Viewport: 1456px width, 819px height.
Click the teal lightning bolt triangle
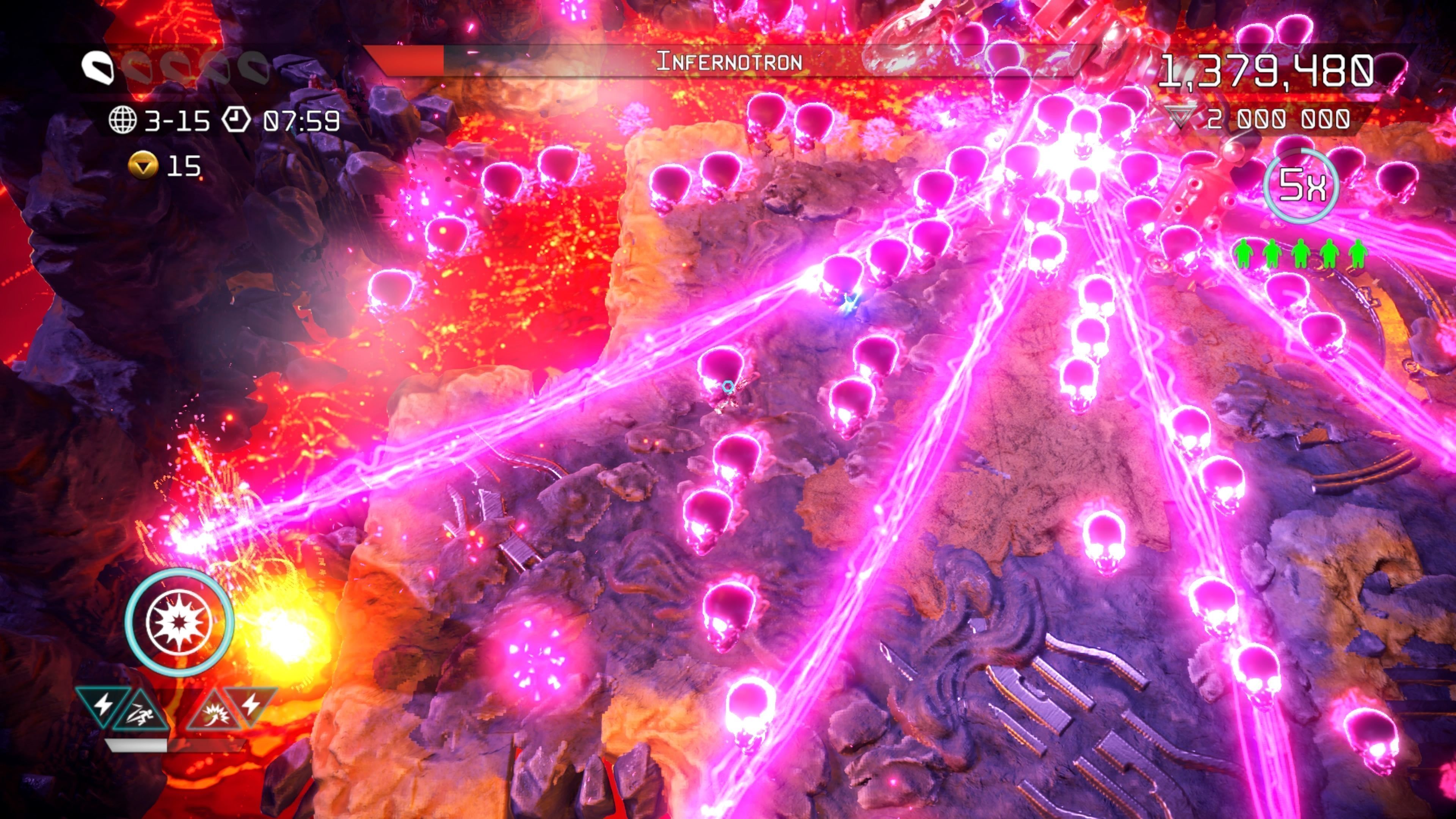tap(102, 704)
